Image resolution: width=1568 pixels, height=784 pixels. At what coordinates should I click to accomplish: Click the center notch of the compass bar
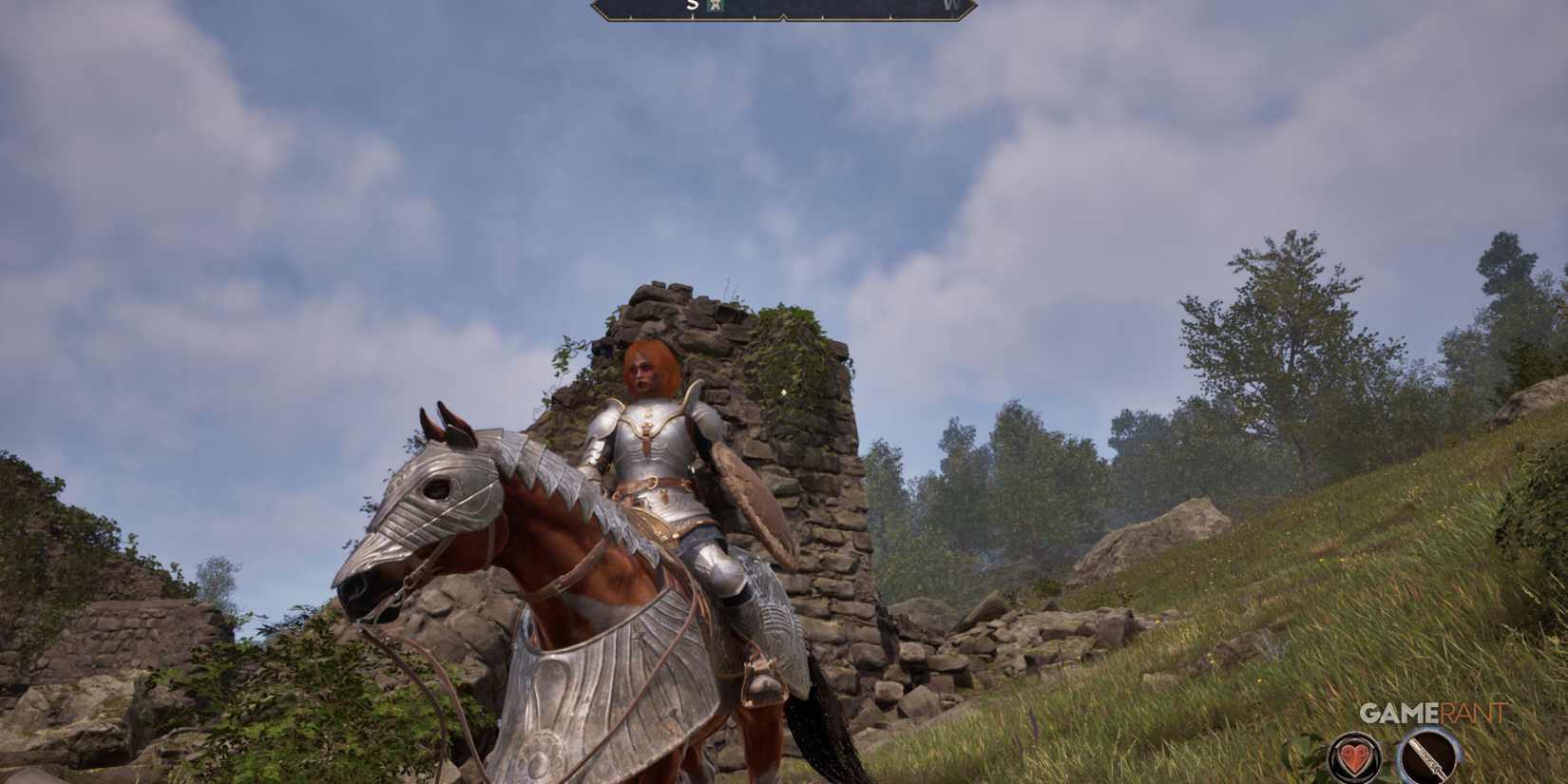click(786, 17)
